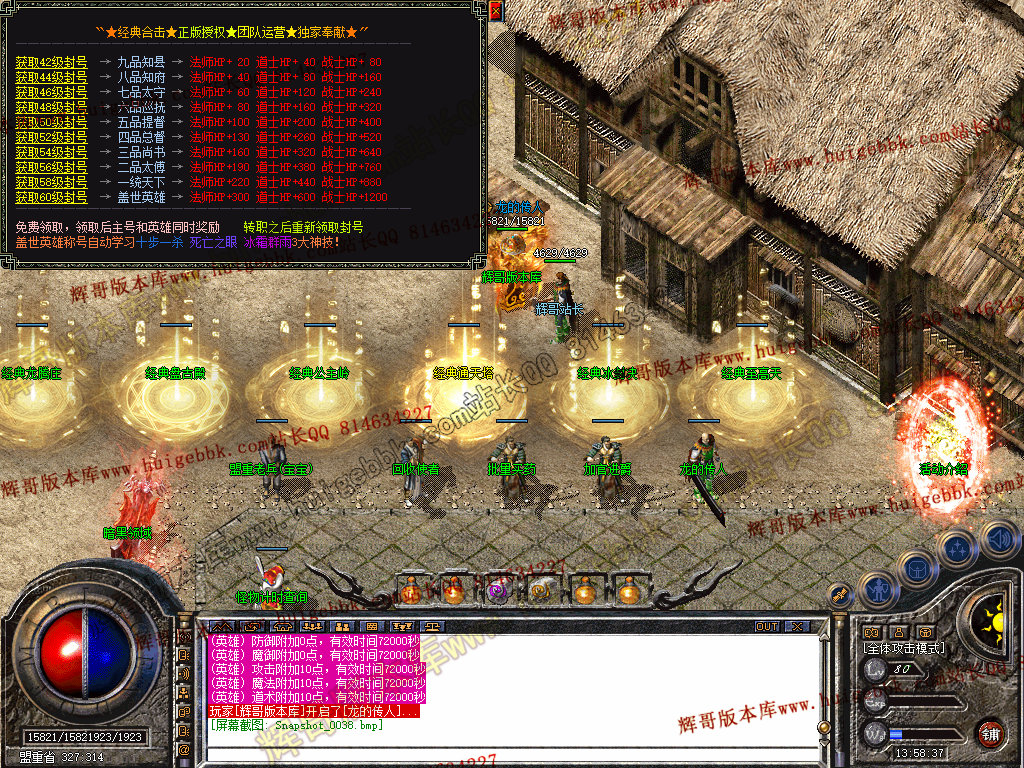
Task: Claim the 获取44级封号 title link
Action: 51,77
